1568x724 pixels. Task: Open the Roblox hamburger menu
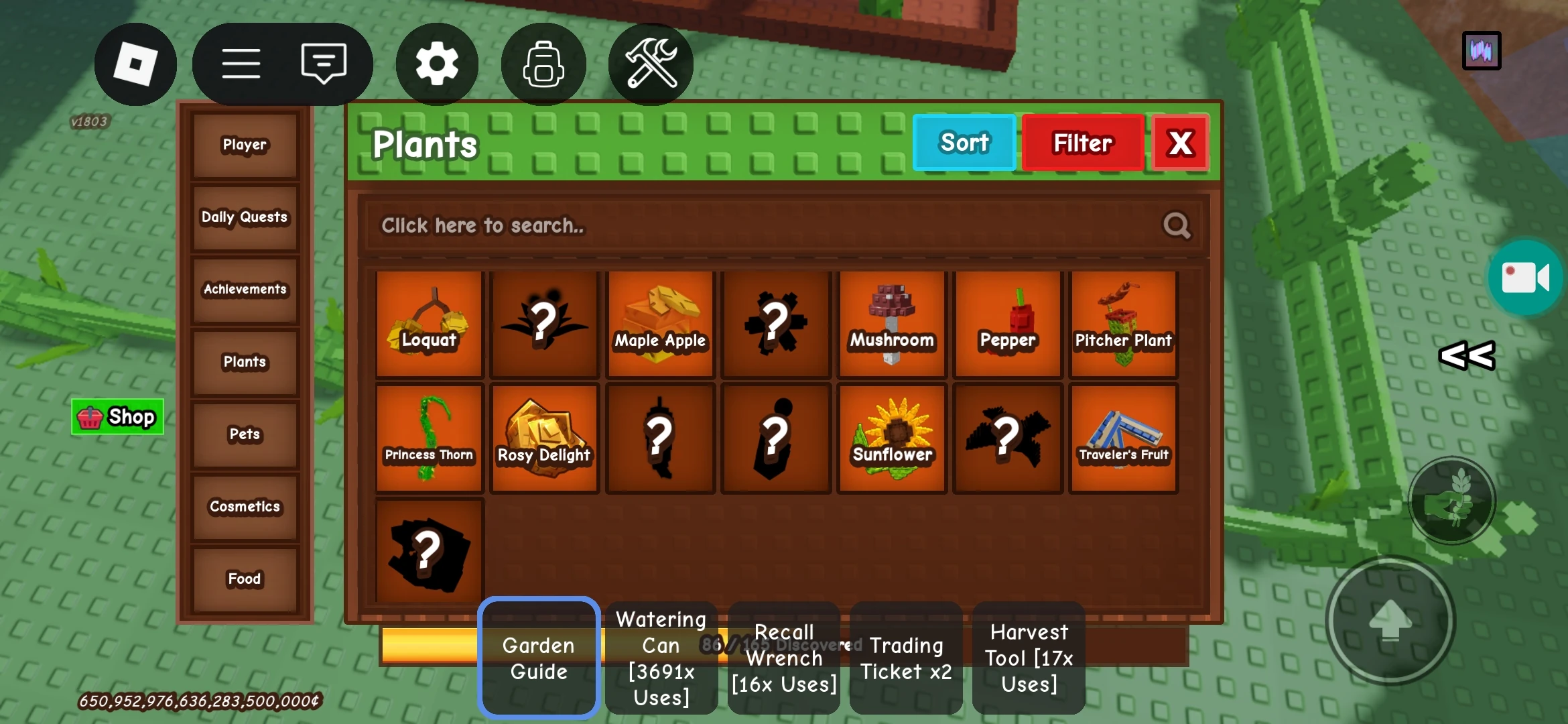241,62
